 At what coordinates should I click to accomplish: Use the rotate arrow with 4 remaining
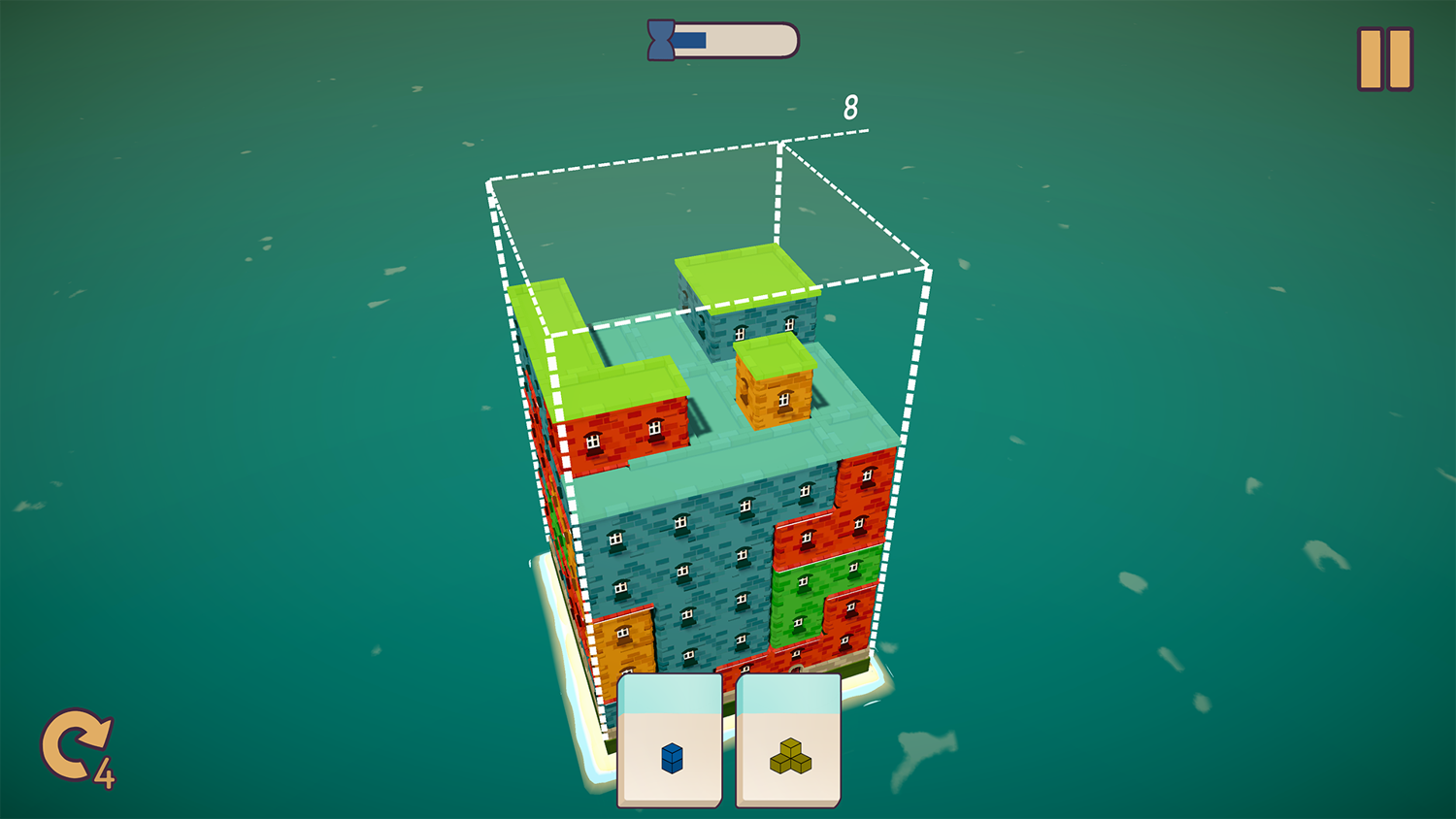click(76, 747)
